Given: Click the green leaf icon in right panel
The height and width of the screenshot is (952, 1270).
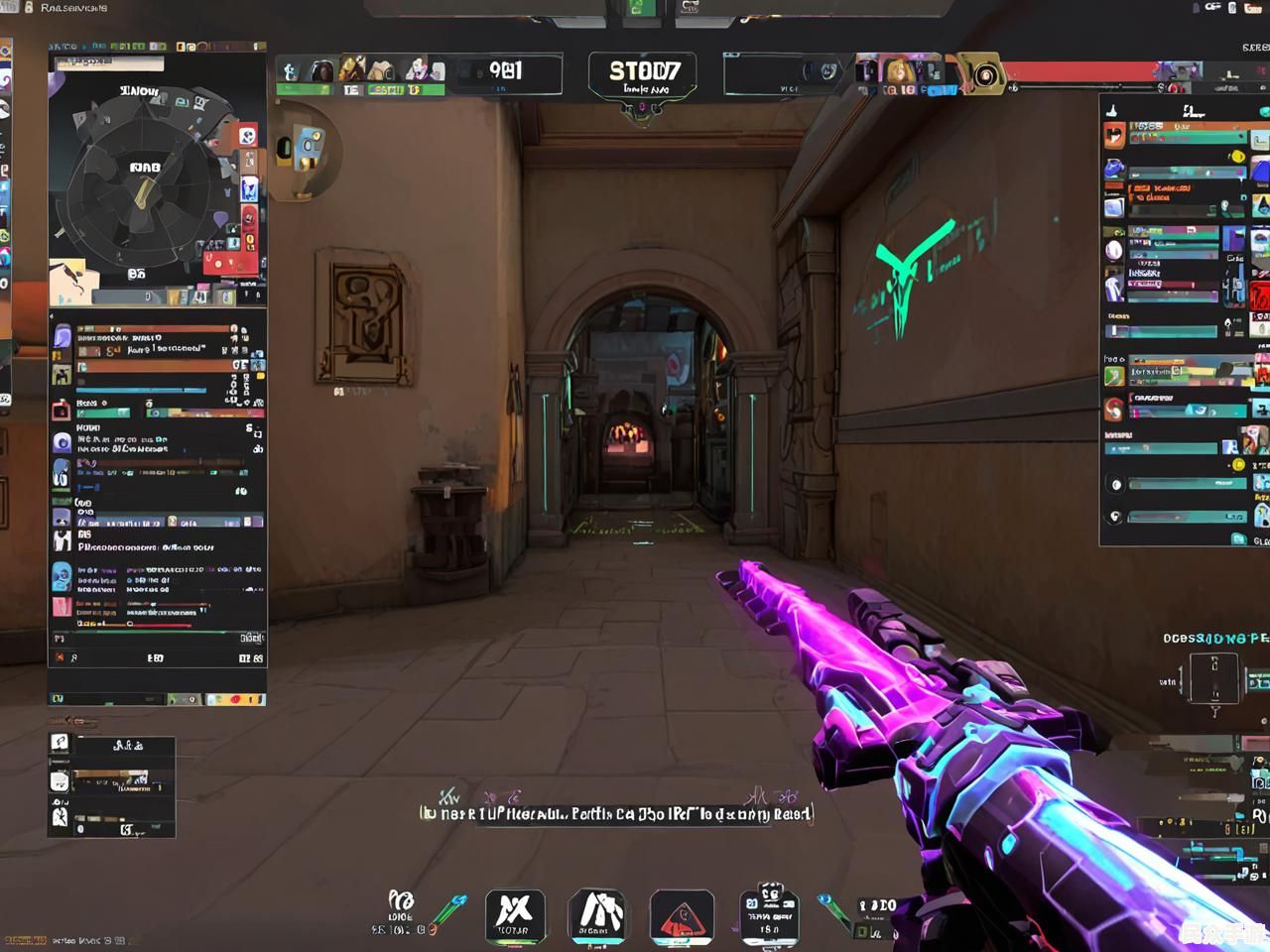Looking at the screenshot, I should (x=1114, y=376).
